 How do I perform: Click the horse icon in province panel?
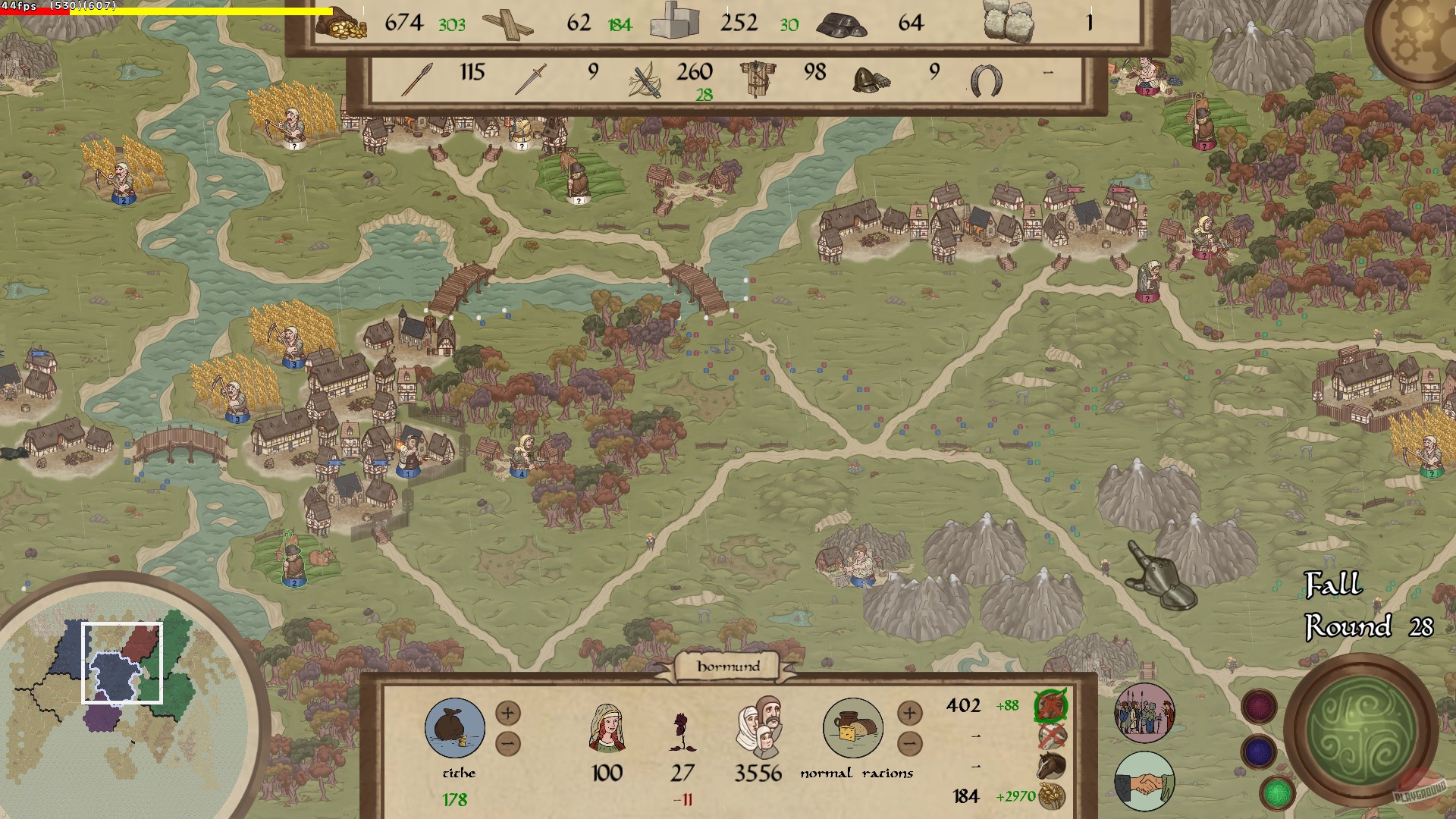click(1052, 765)
